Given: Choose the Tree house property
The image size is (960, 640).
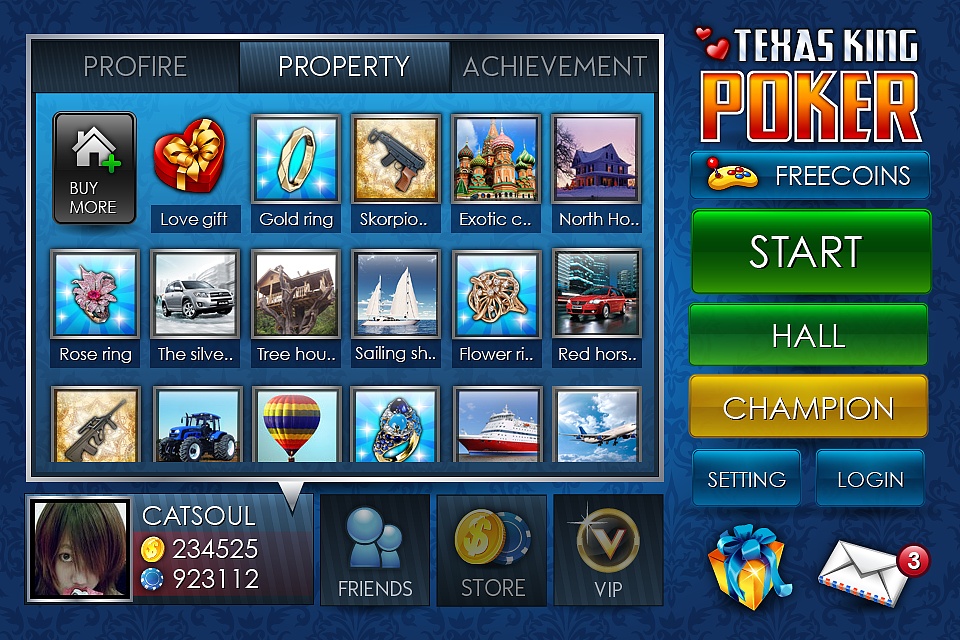Looking at the screenshot, I should point(296,294).
